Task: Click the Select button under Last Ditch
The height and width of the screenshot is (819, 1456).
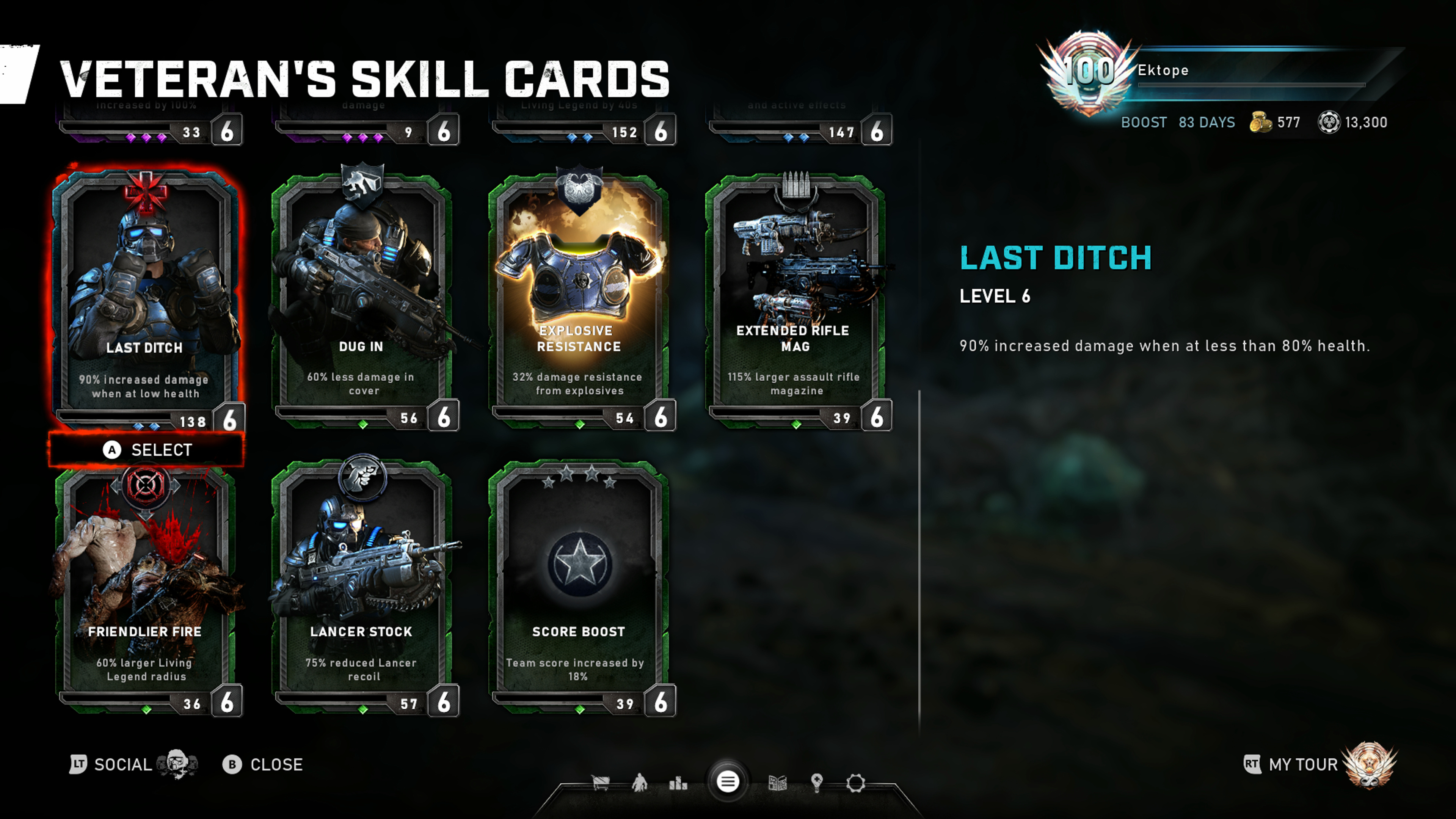Action: (x=147, y=450)
